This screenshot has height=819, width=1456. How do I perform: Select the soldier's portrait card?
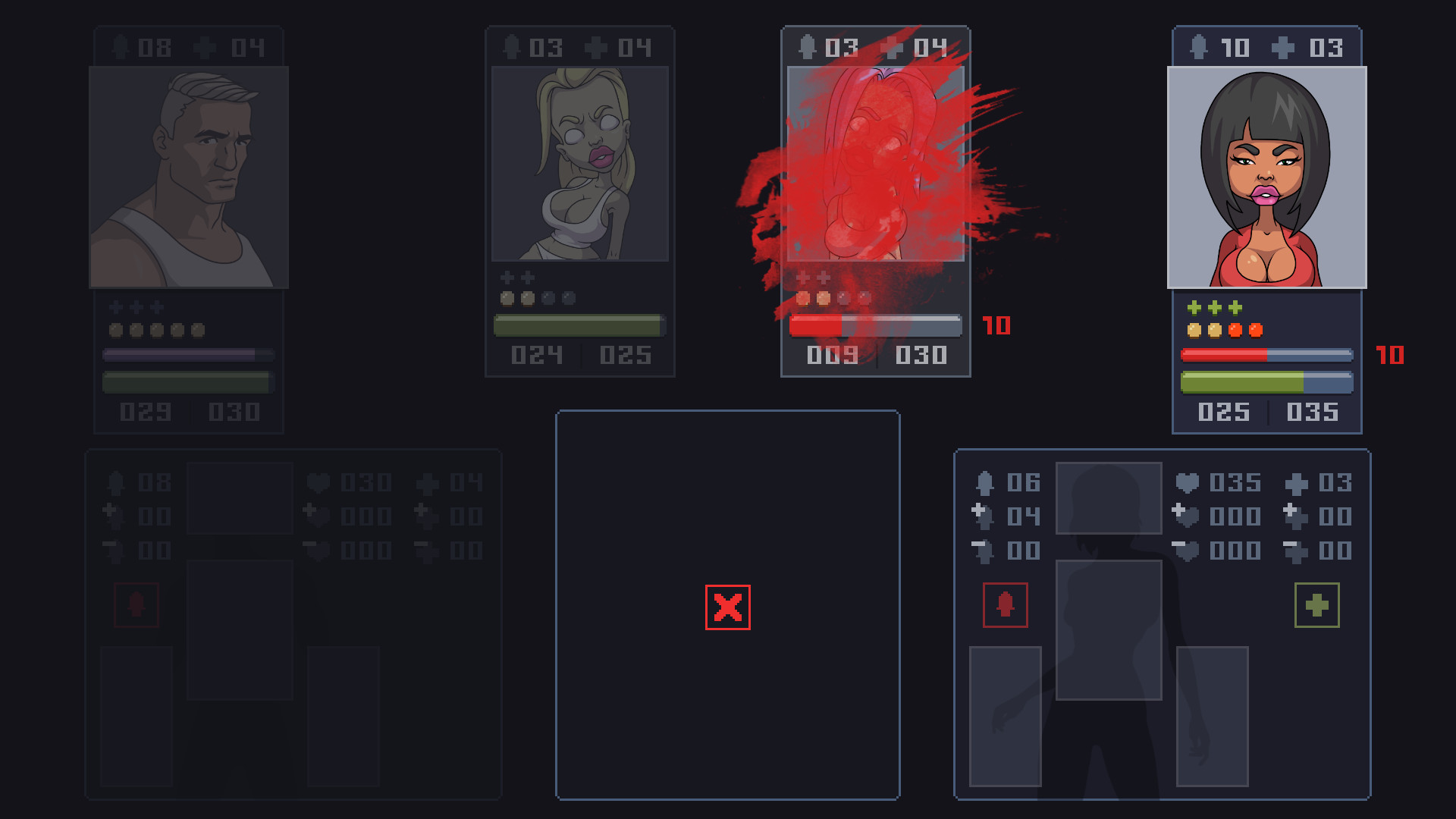(189, 177)
